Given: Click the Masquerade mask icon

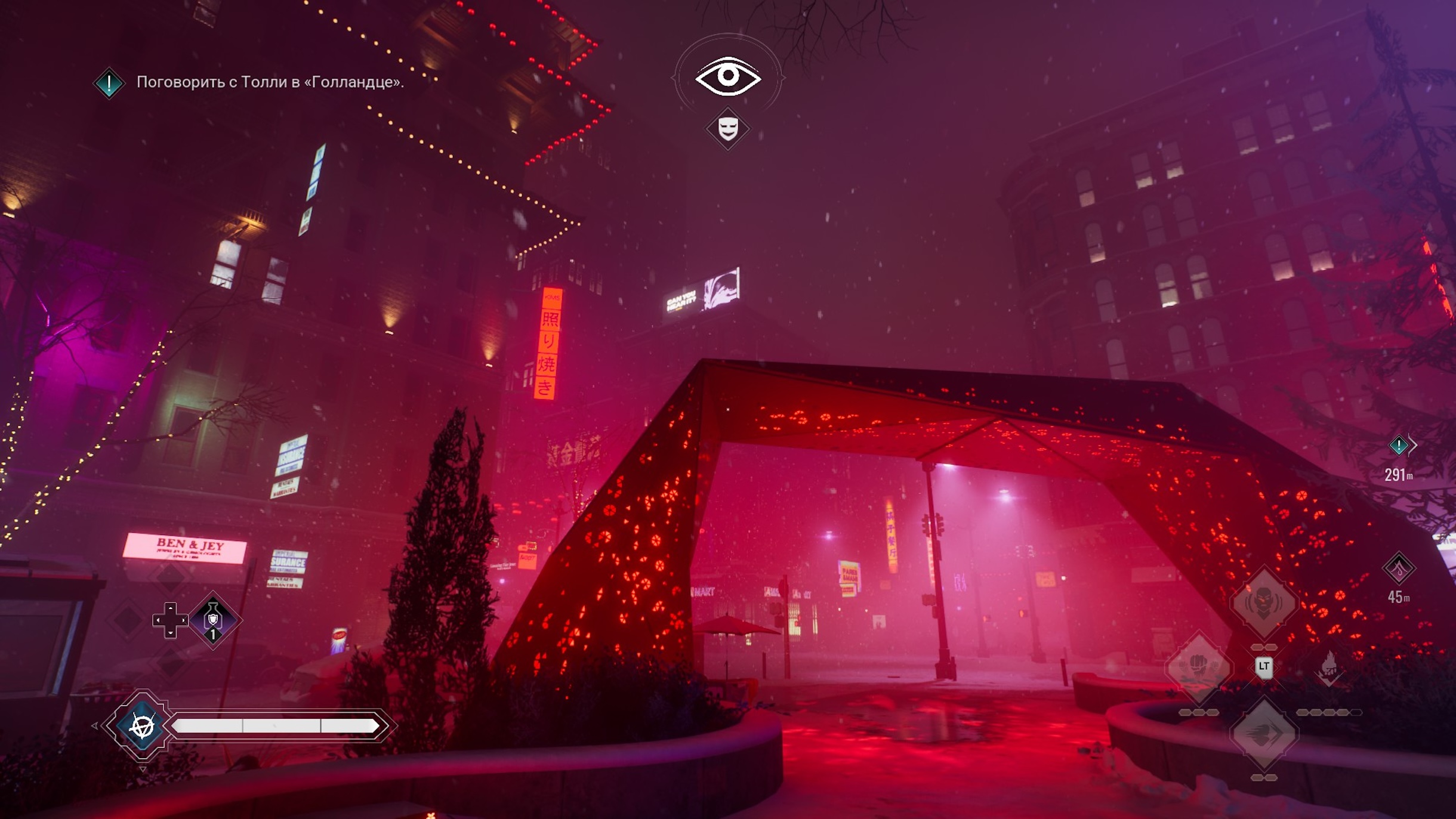Looking at the screenshot, I should click(728, 128).
